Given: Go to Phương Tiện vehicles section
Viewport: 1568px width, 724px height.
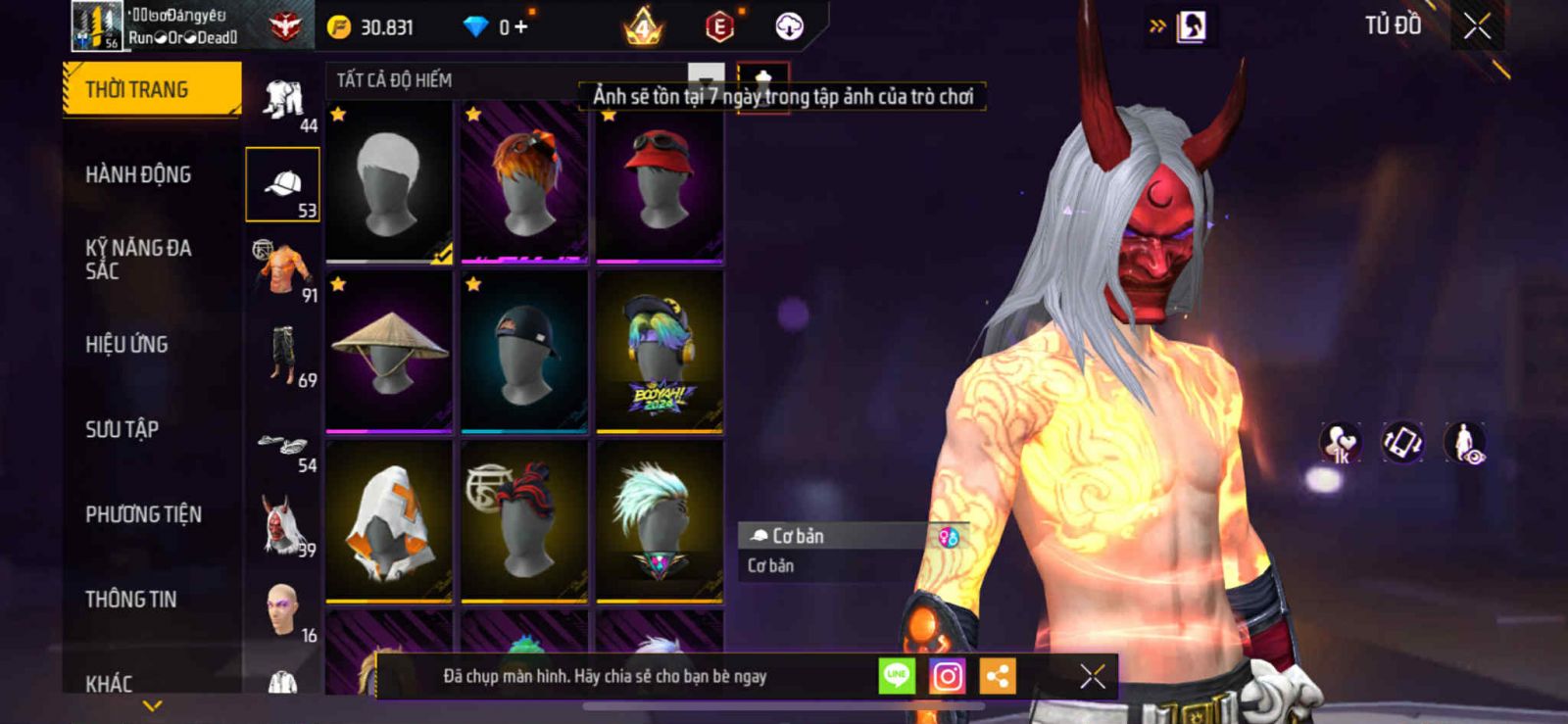Looking at the screenshot, I should [143, 514].
